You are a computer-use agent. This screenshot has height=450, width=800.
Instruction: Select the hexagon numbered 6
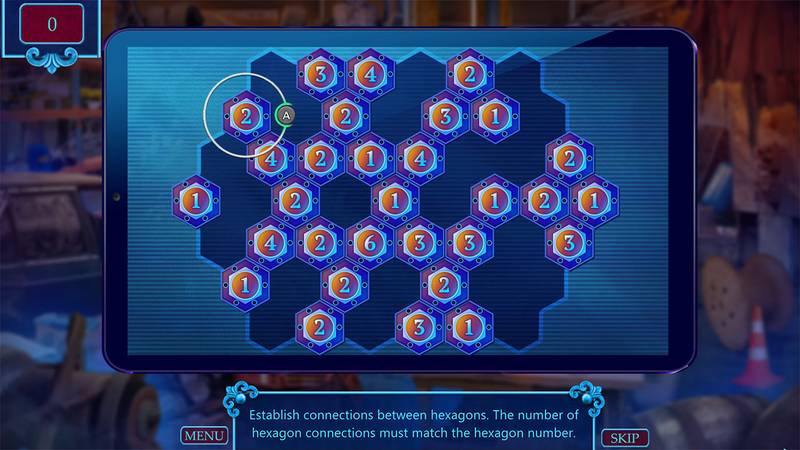(x=370, y=242)
